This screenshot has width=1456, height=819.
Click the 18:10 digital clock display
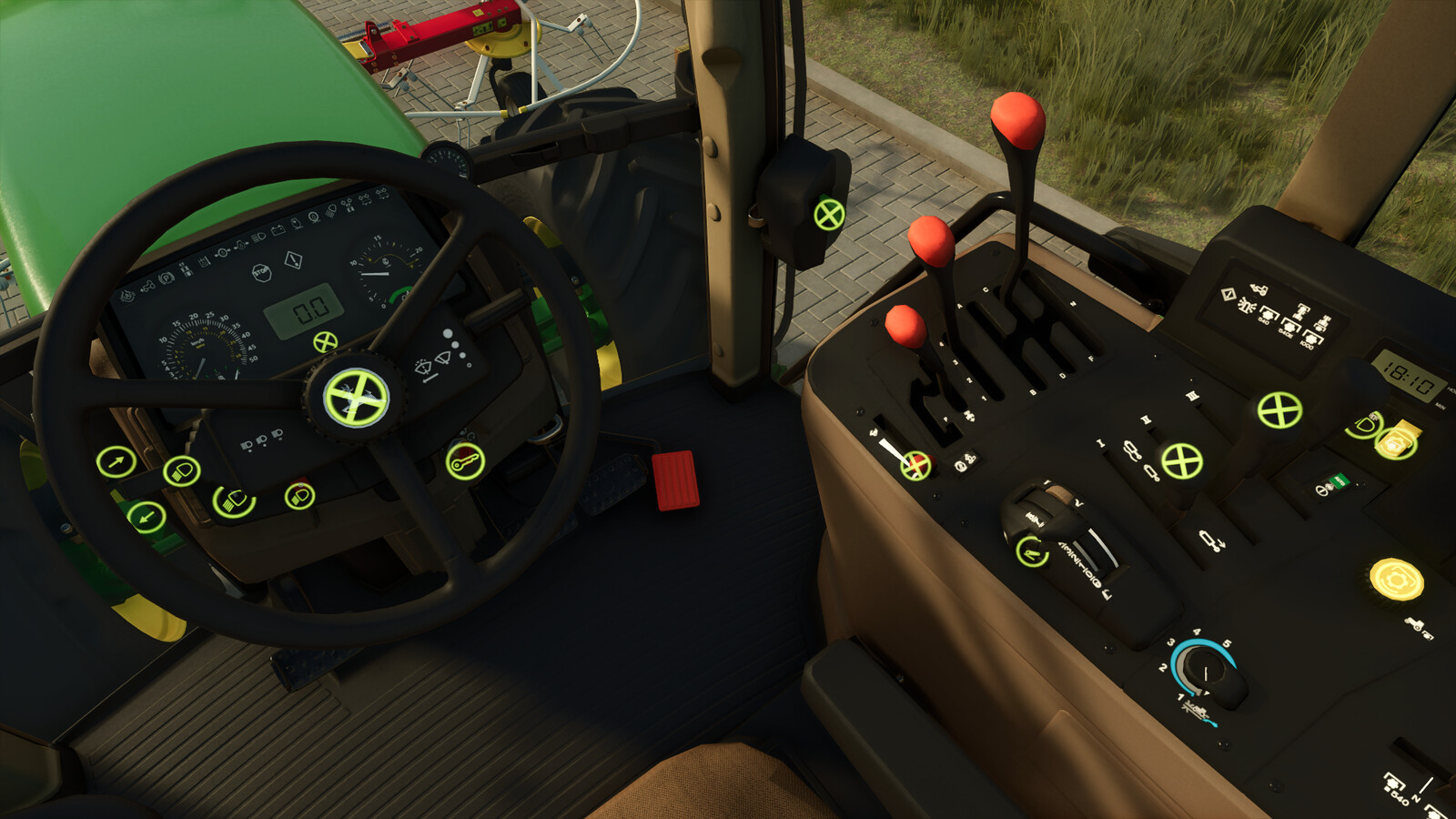[x=1409, y=375]
